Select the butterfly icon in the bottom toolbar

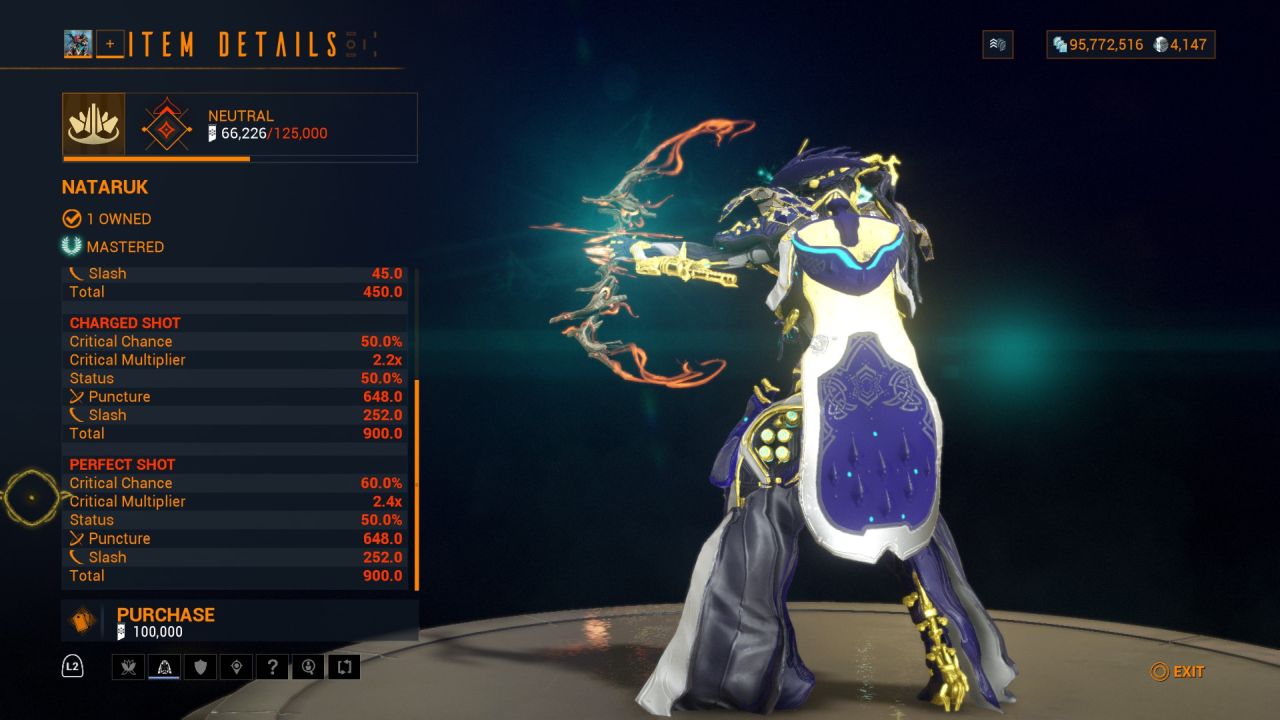click(128, 666)
